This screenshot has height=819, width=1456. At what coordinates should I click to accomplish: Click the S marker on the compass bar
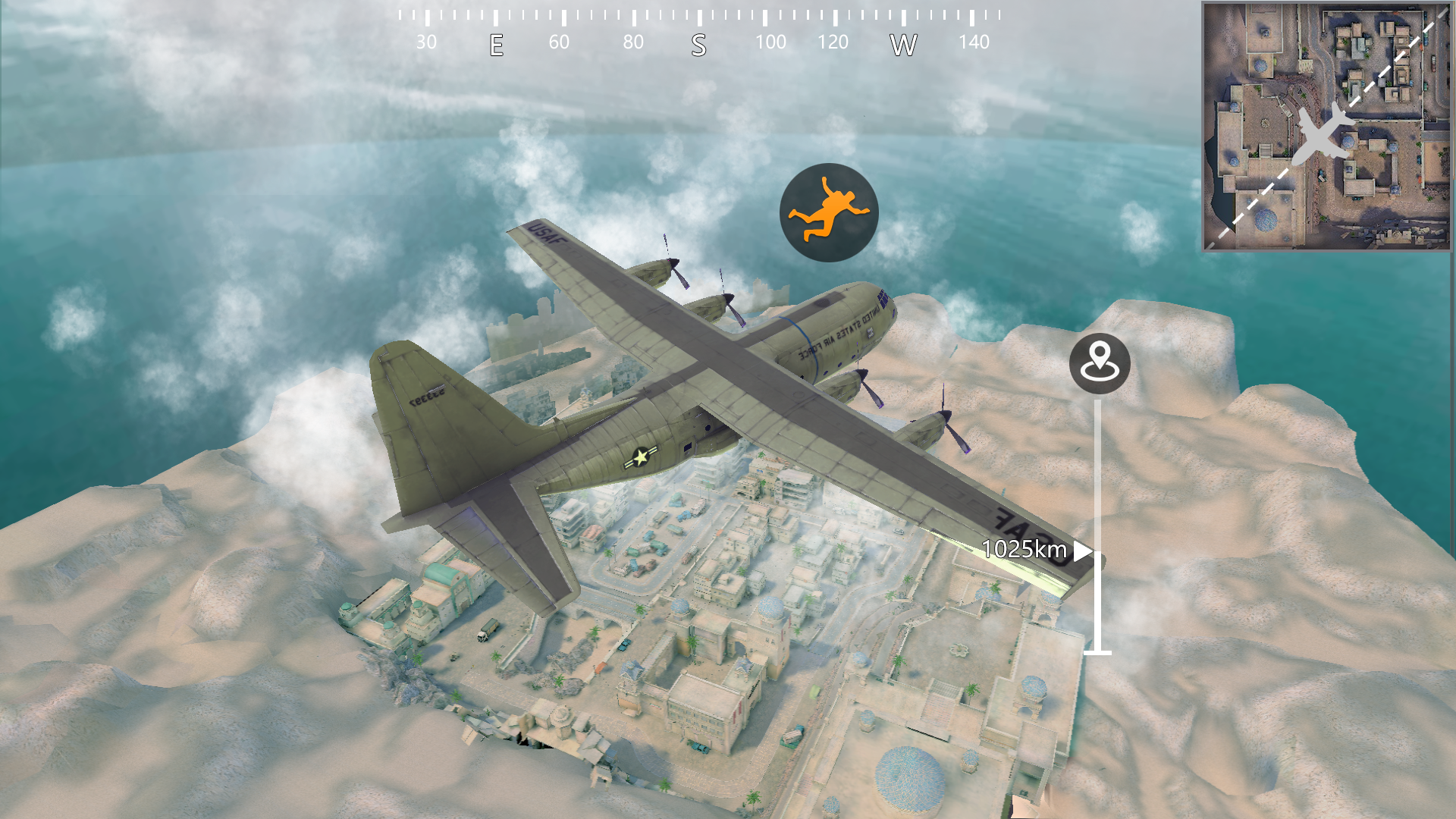click(x=698, y=45)
